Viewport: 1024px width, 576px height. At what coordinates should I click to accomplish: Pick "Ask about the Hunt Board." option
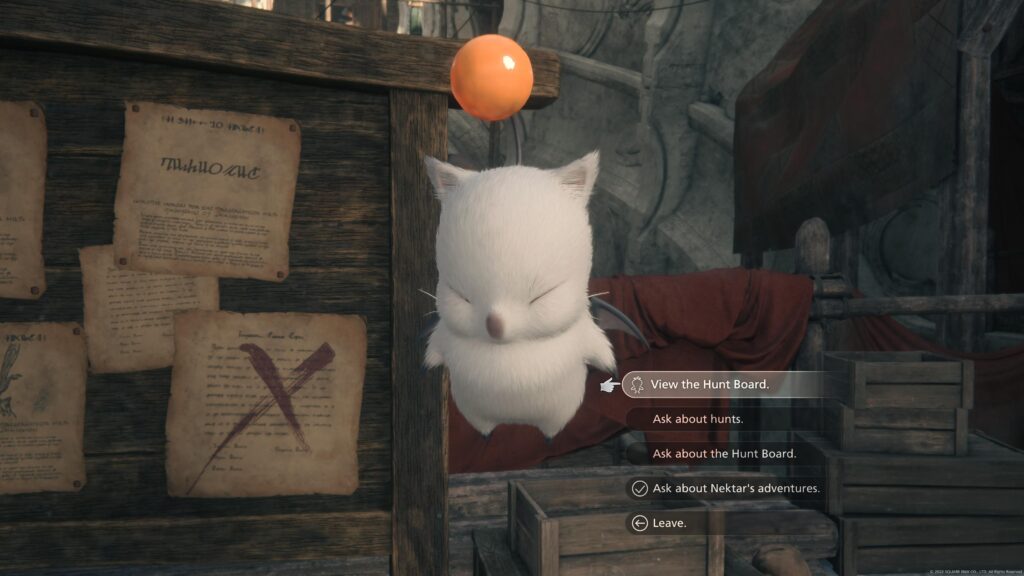point(724,454)
